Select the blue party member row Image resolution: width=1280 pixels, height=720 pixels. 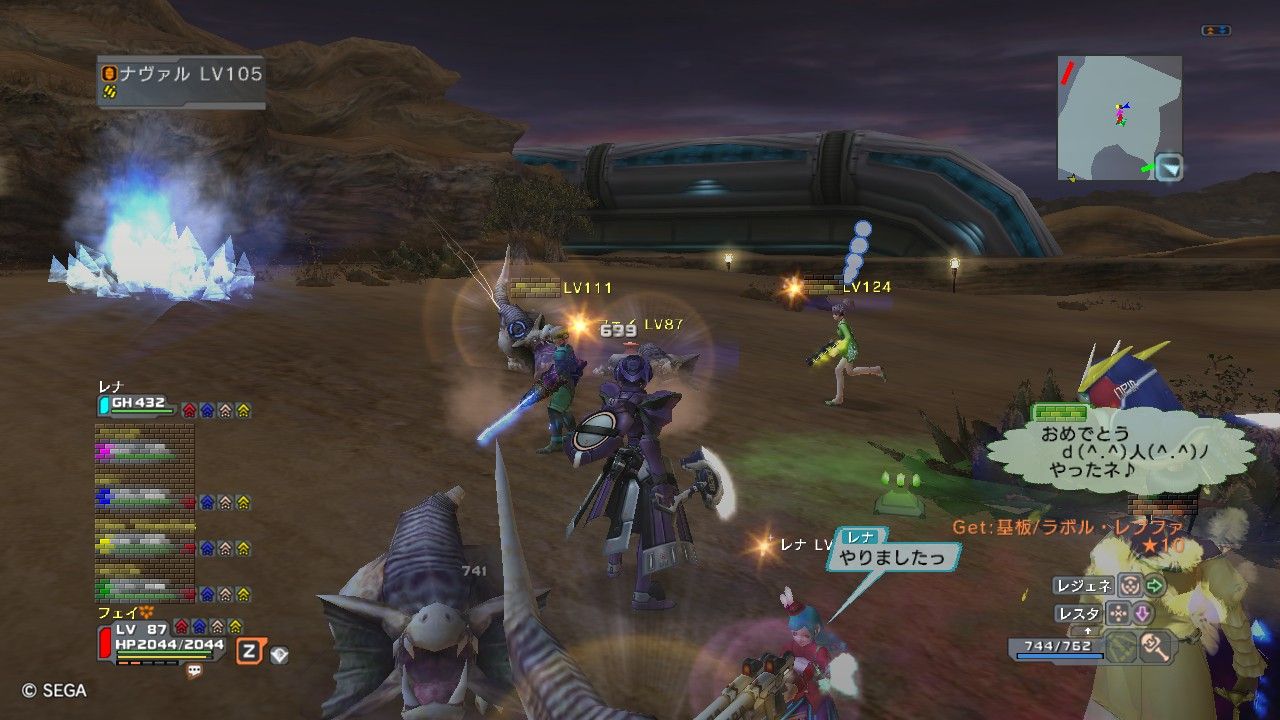[x=145, y=497]
